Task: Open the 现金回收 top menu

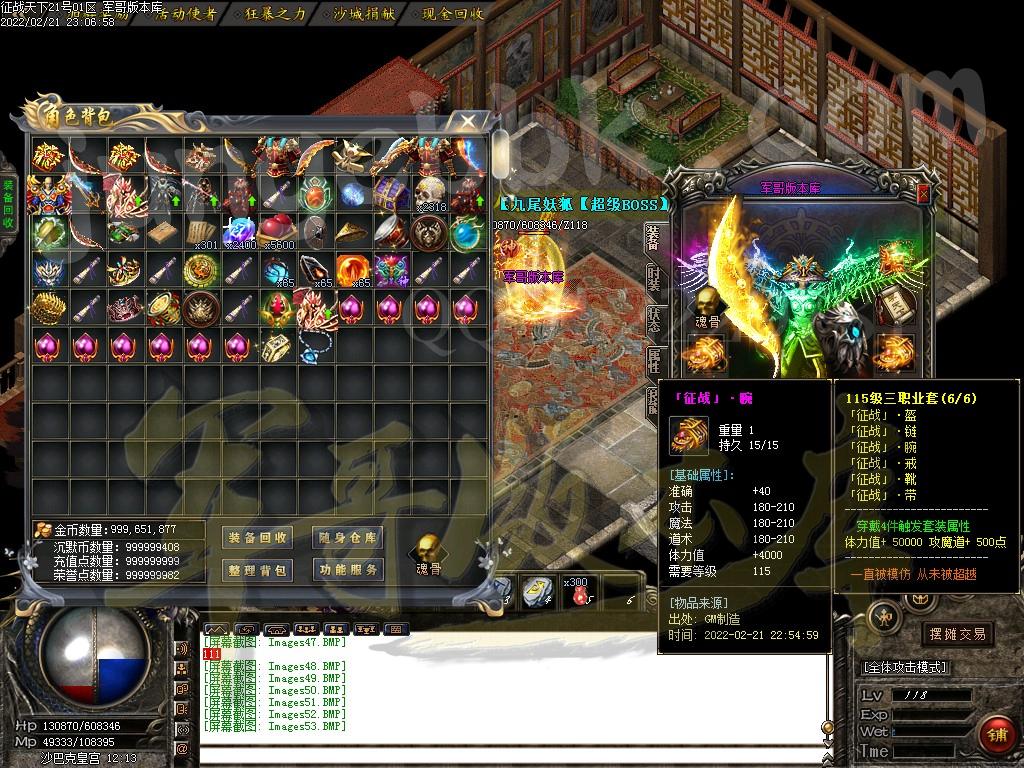Action: pyautogui.click(x=453, y=14)
